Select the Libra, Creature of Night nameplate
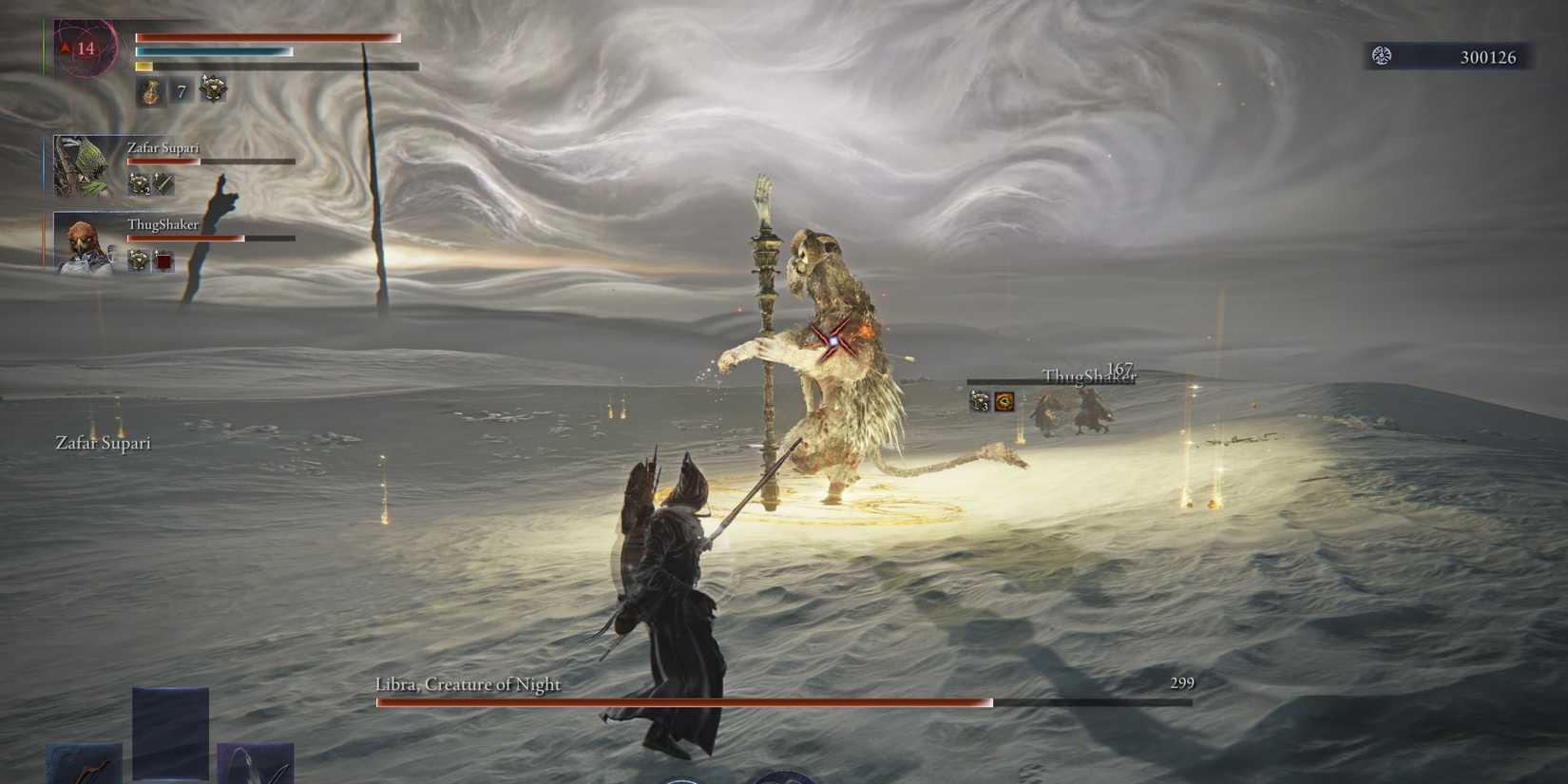This screenshot has width=1568, height=784. click(x=467, y=683)
